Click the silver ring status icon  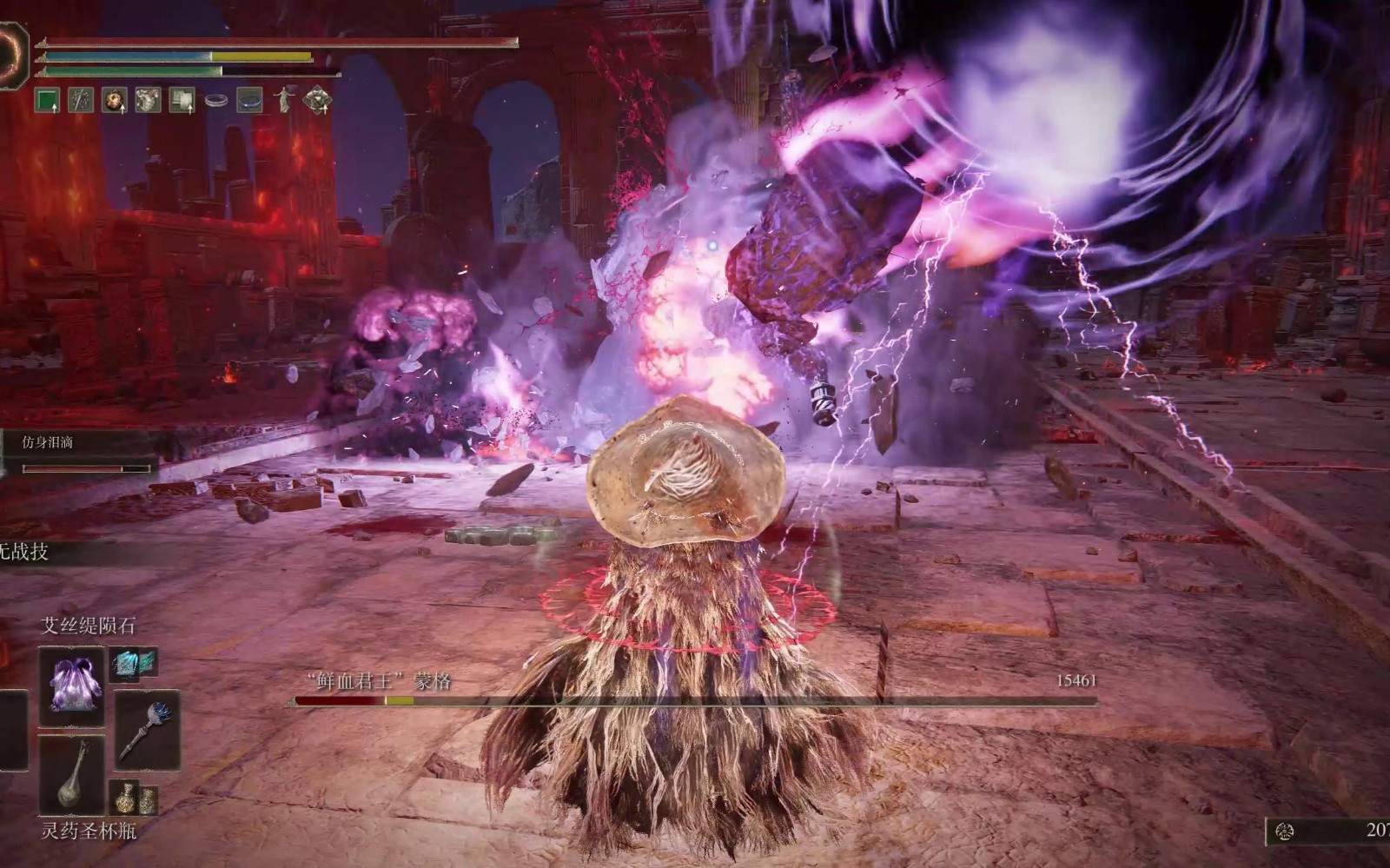pos(216,102)
